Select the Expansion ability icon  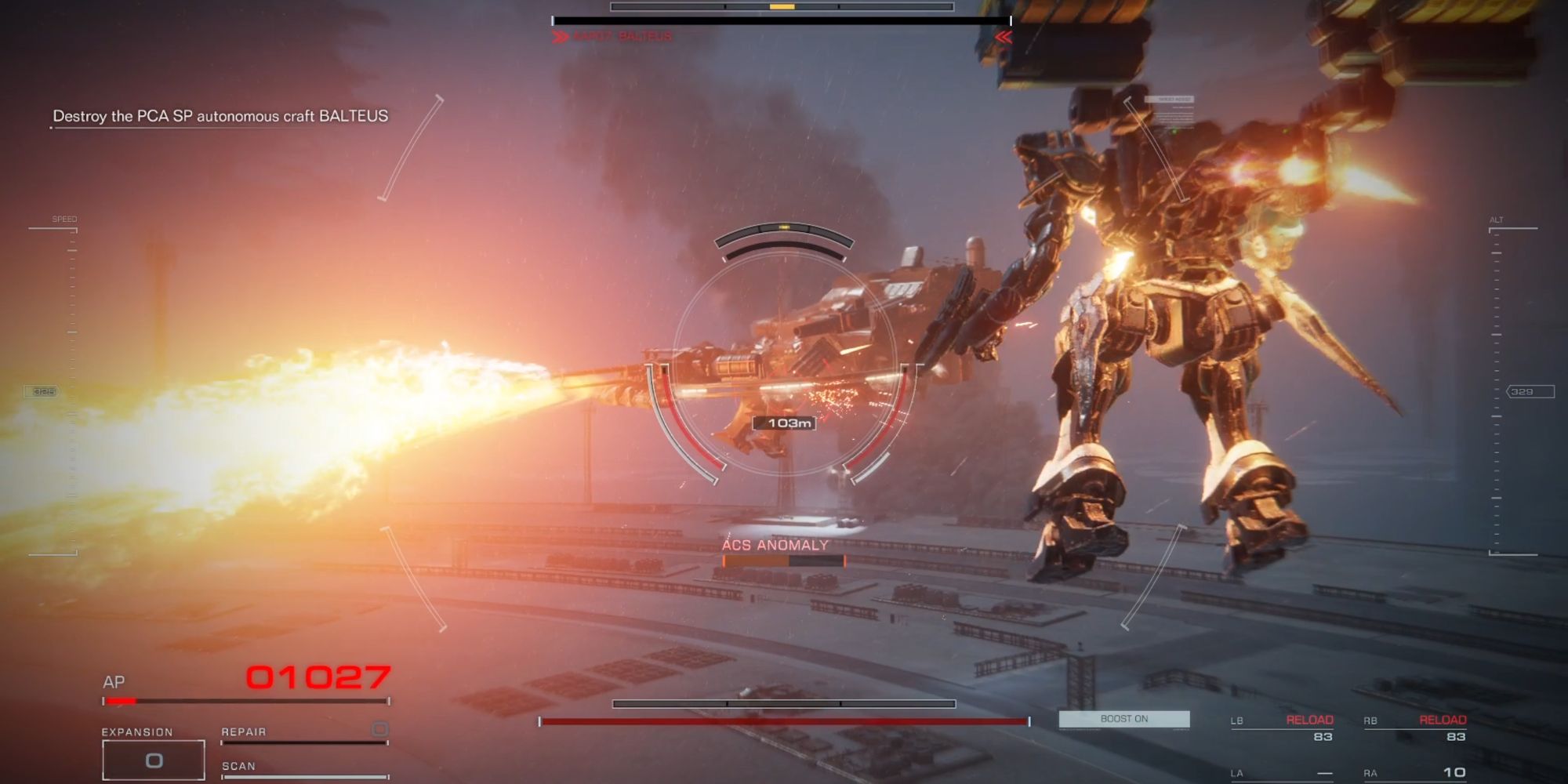[153, 758]
